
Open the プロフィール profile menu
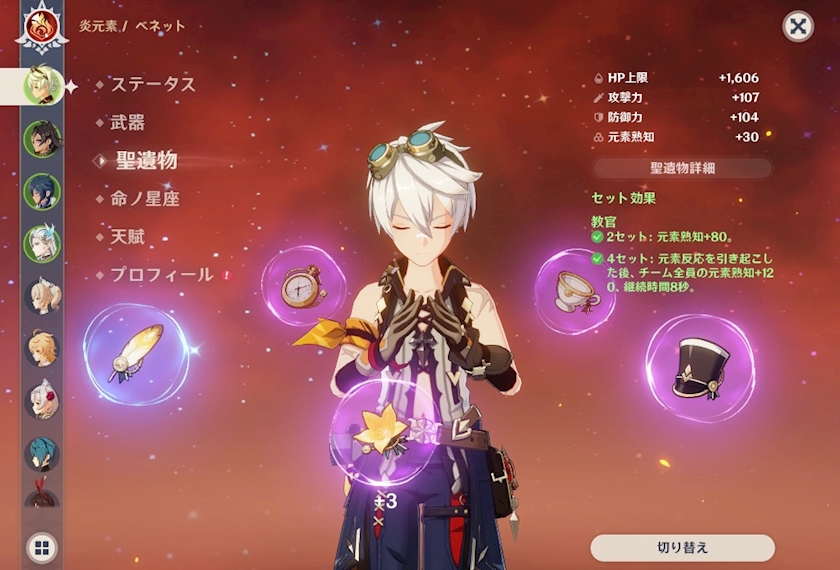(x=161, y=274)
